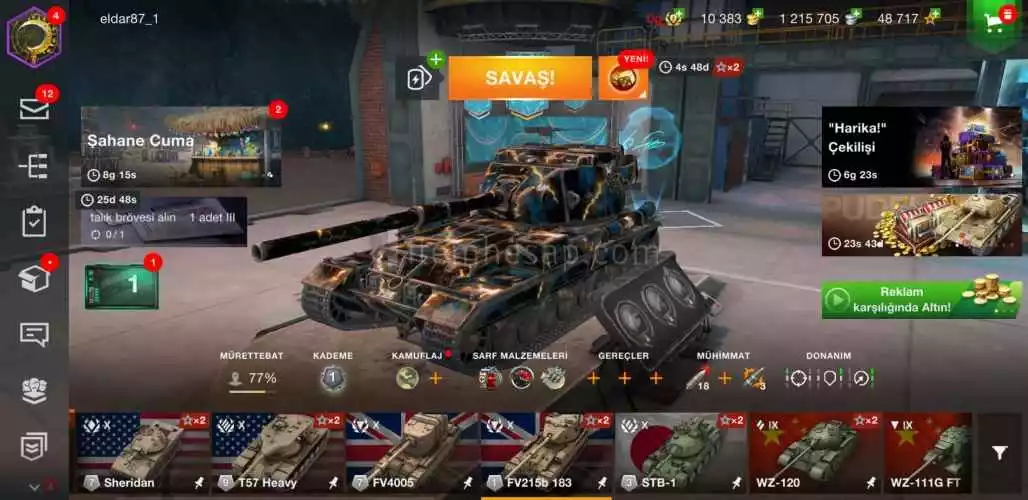
Task: Open the Şahane Cuma event banner
Action: [x=180, y=146]
